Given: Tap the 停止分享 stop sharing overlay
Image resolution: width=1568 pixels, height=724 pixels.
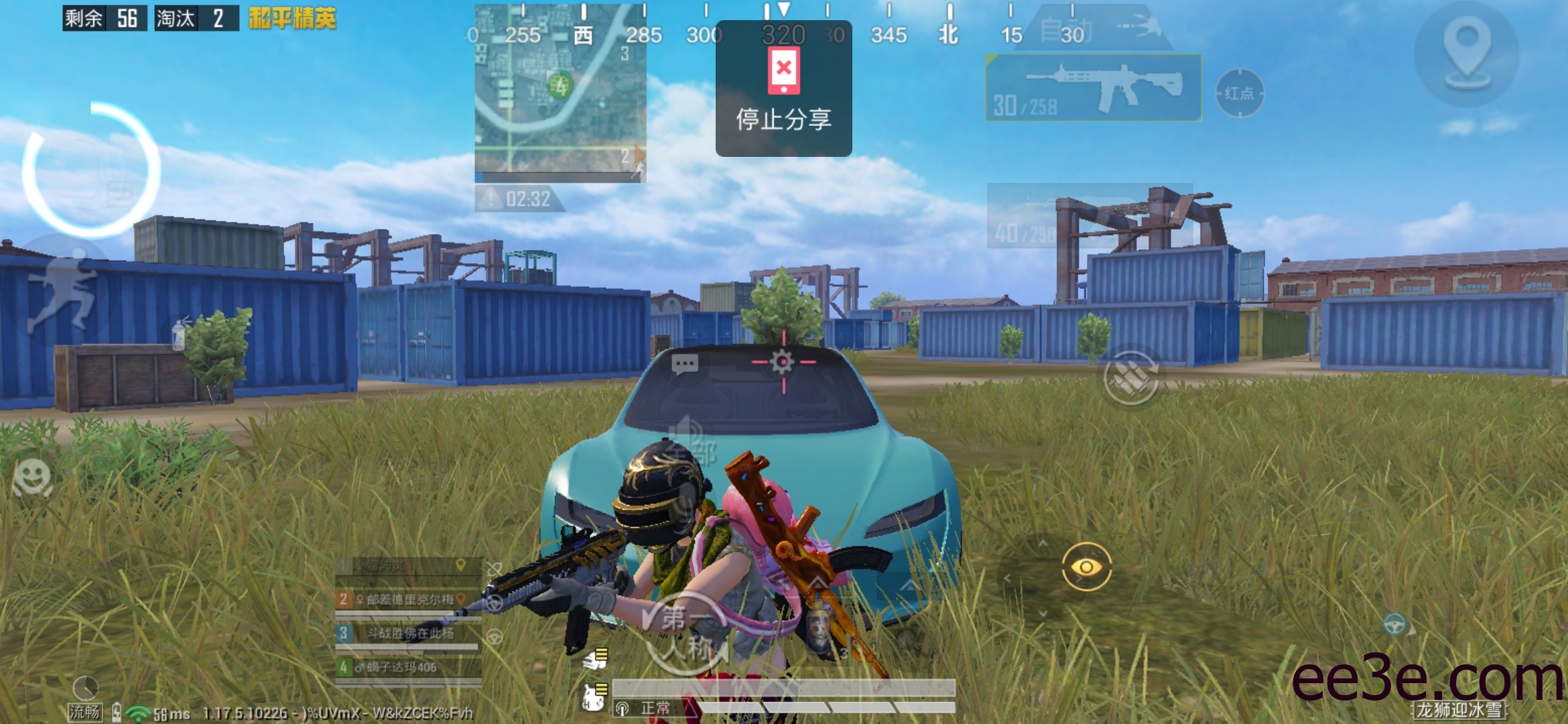Looking at the screenshot, I should pyautogui.click(x=783, y=88).
